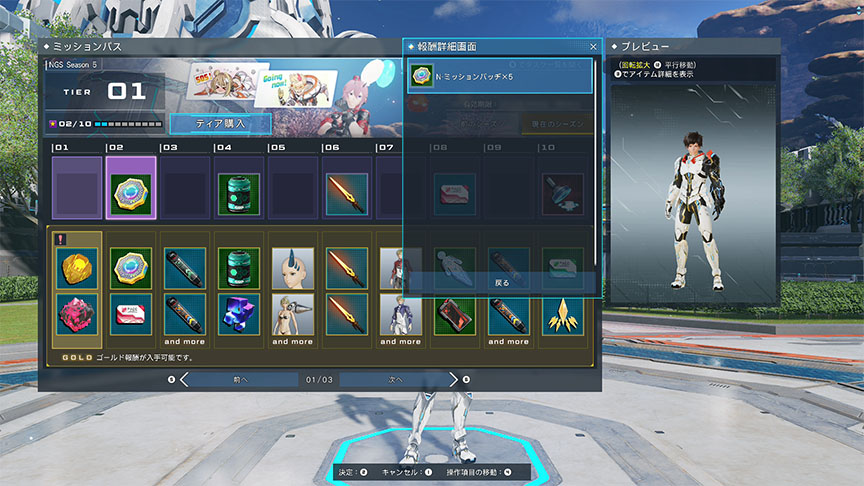The height and width of the screenshot is (486, 864).
Task: Select the red SG ticket gold reward
Action: tap(131, 313)
